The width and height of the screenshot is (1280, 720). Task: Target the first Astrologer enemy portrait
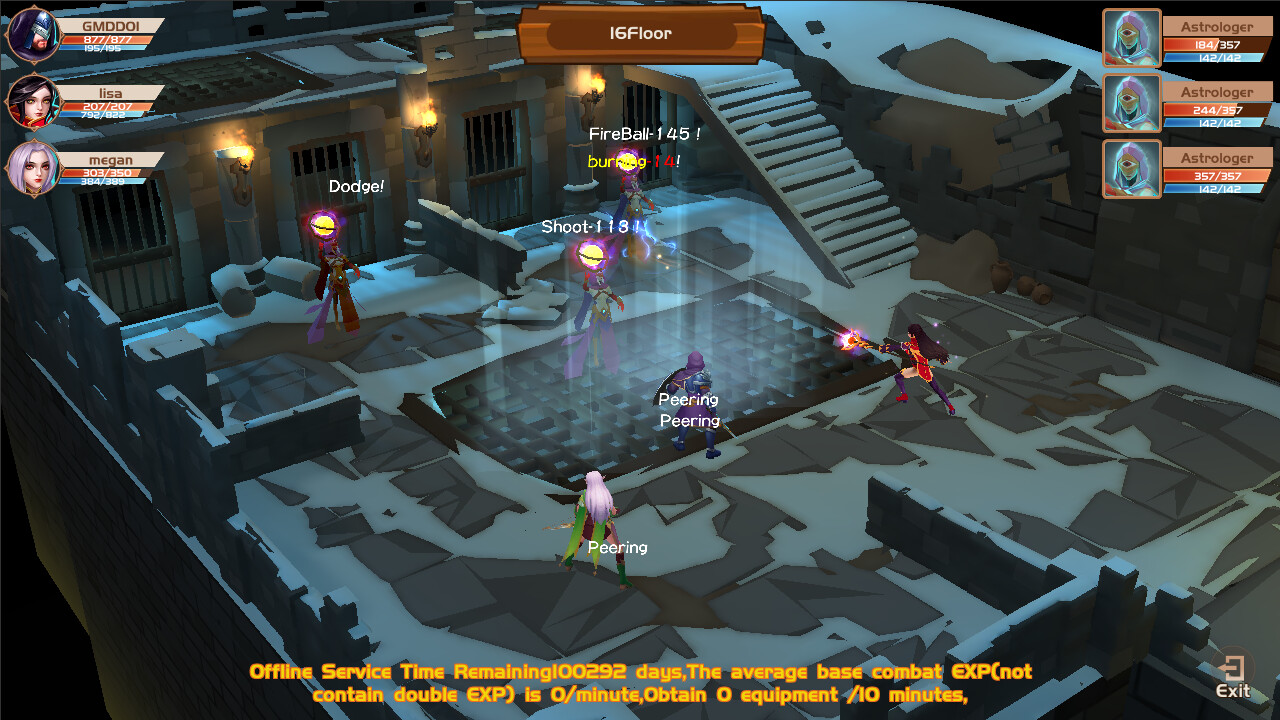(1131, 35)
